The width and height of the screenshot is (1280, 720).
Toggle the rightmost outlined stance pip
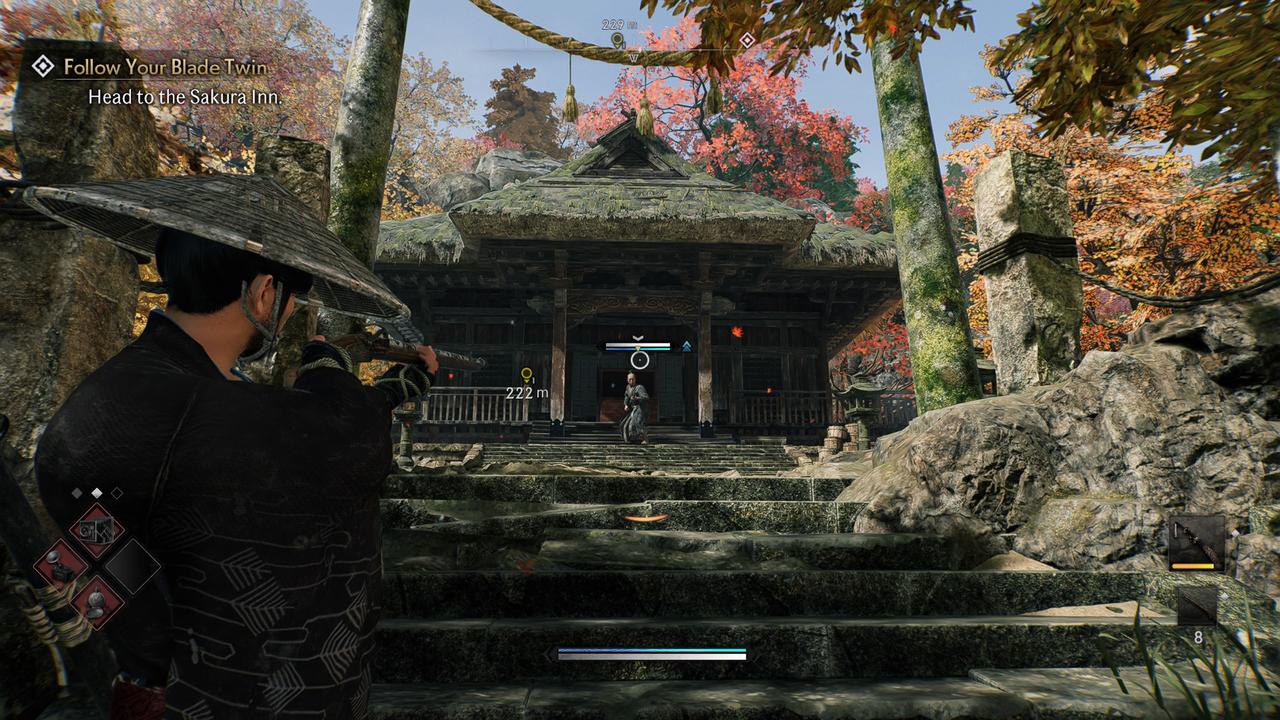117,493
